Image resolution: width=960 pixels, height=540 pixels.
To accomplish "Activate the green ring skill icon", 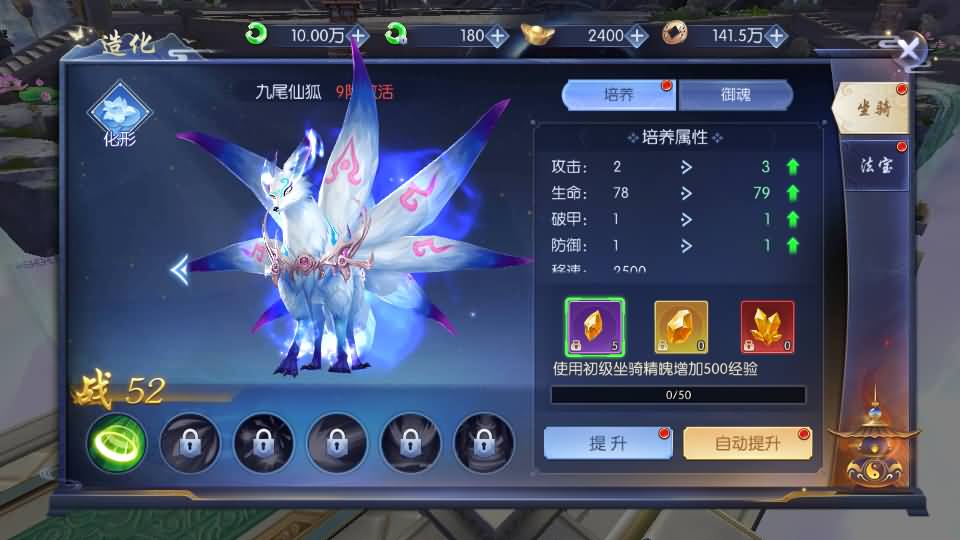I will [x=116, y=441].
